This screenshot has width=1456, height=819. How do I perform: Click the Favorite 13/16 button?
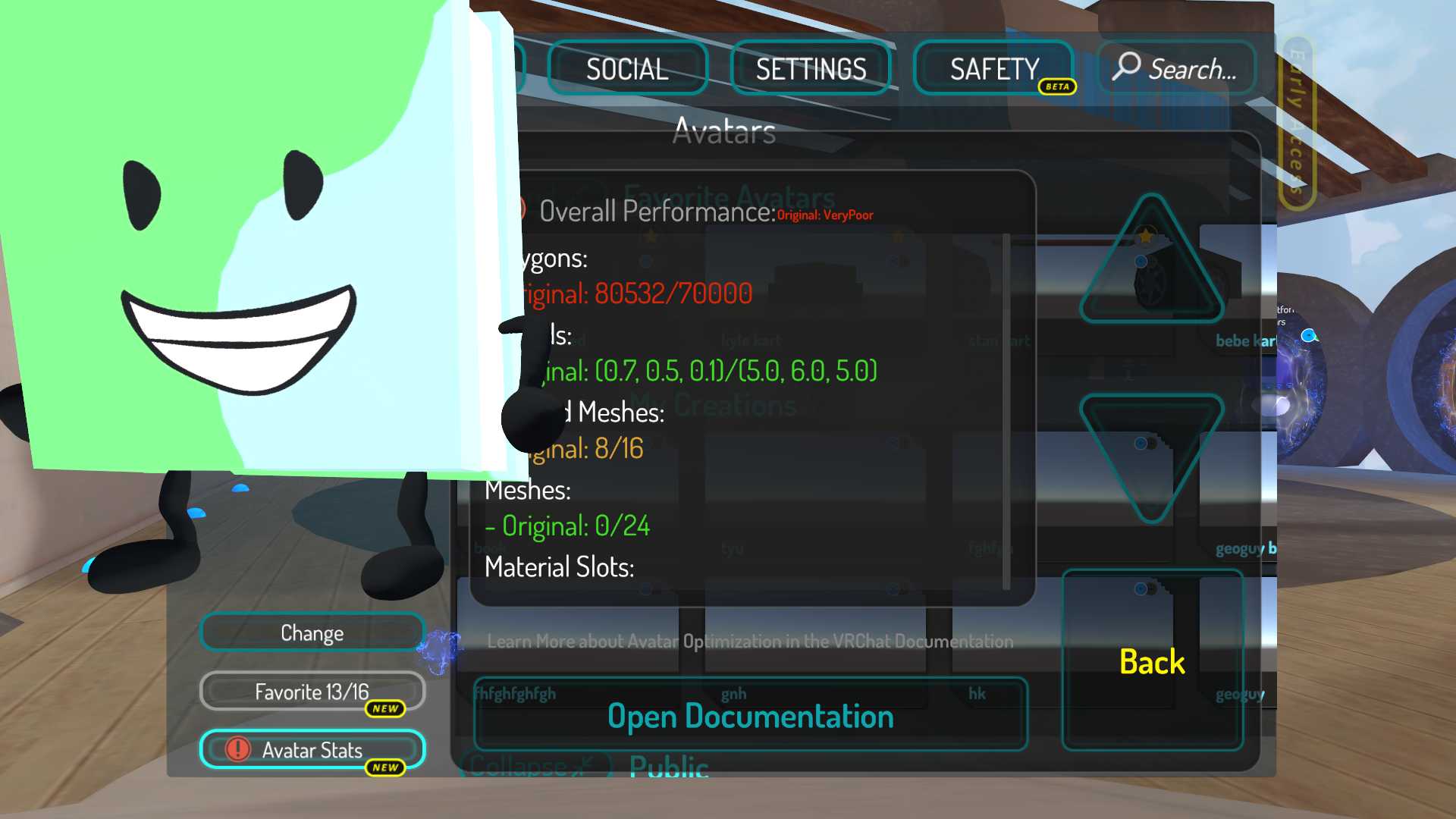coord(312,692)
